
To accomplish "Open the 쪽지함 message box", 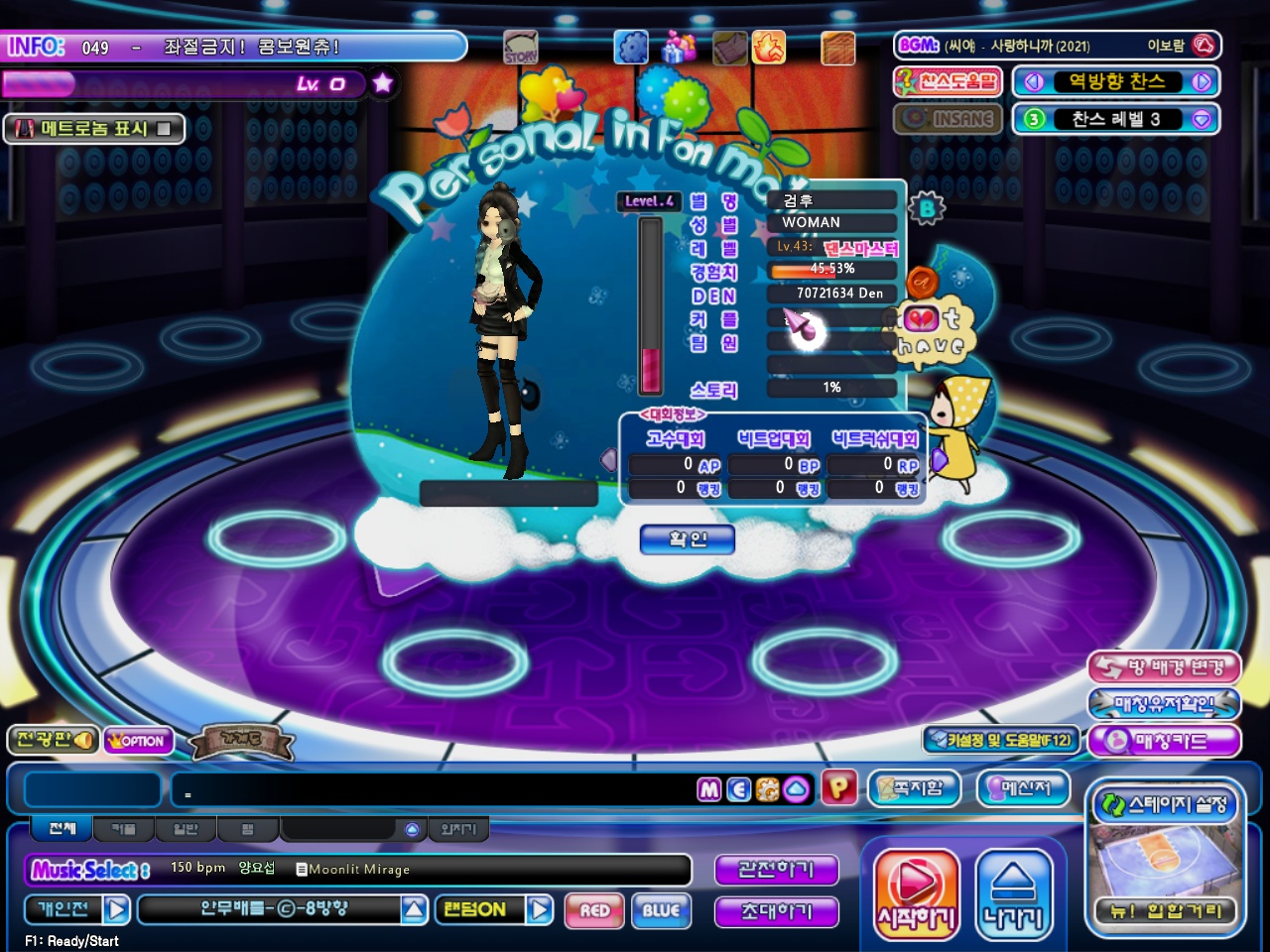I will pyautogui.click(x=915, y=788).
